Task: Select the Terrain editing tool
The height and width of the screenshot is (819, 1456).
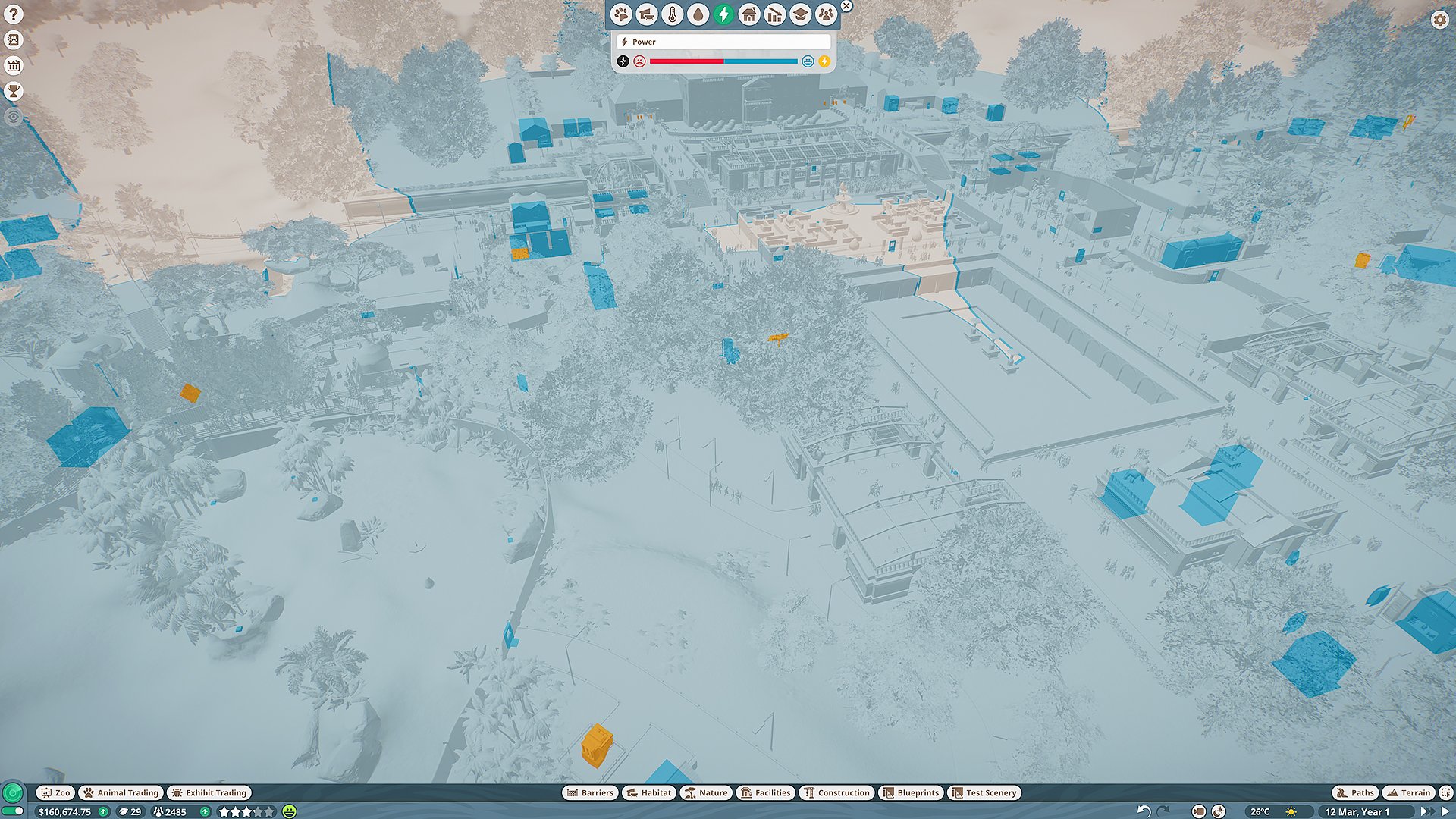Action: (1412, 792)
